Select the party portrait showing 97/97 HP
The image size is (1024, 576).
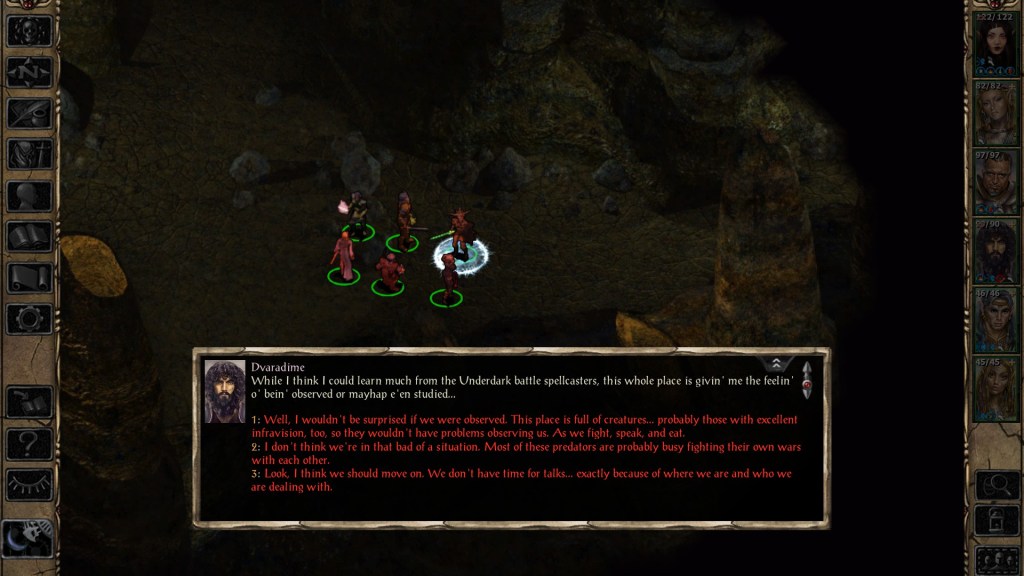(x=996, y=183)
